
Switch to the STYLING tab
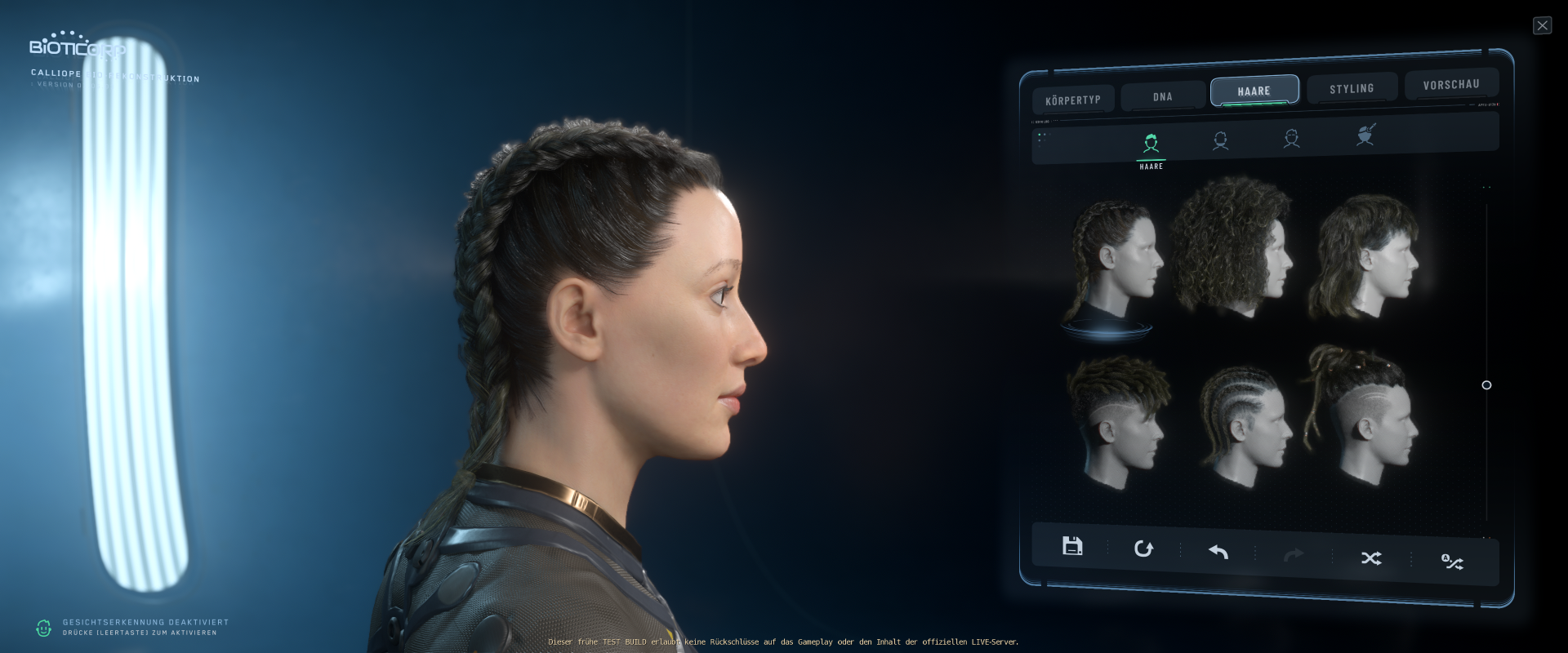coord(1352,87)
